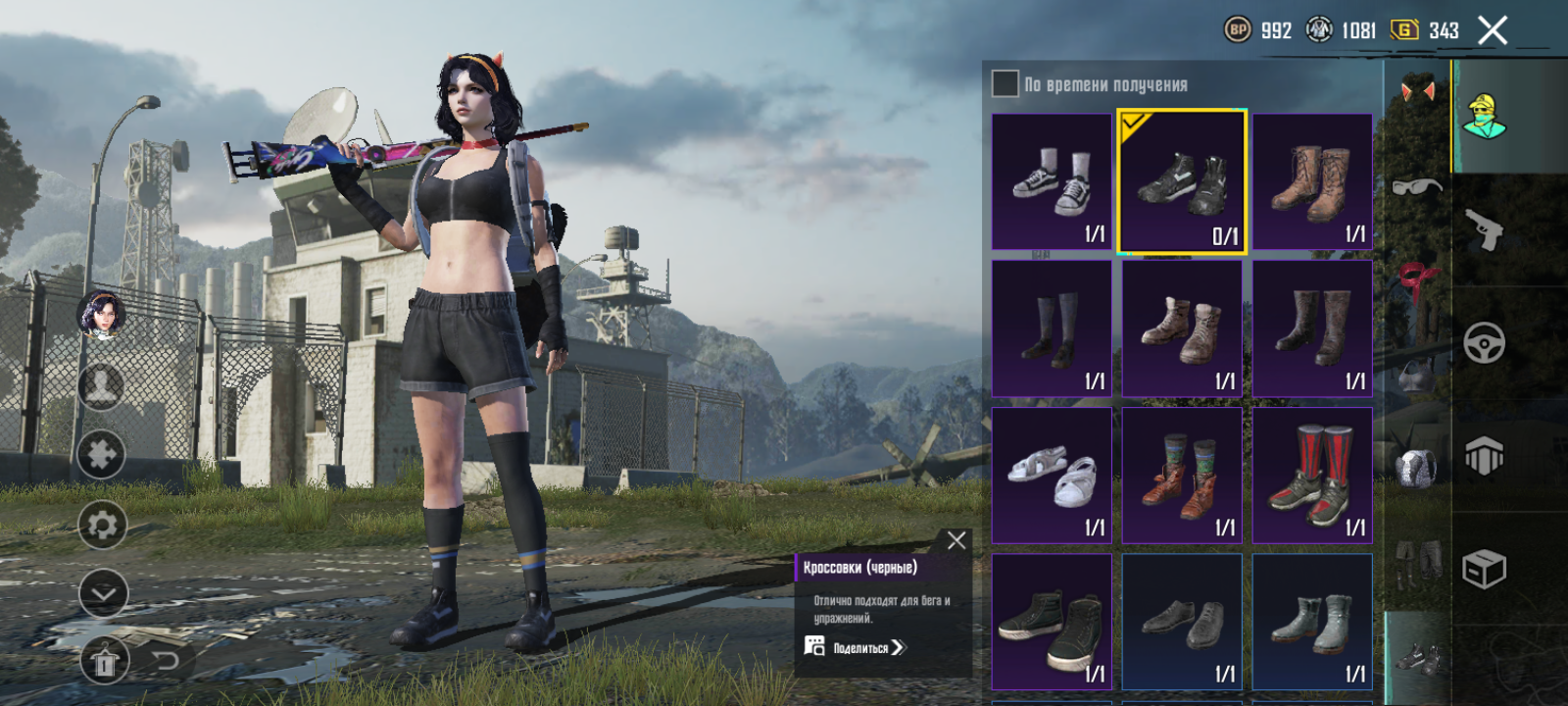Close the inventory screen

point(1492,30)
